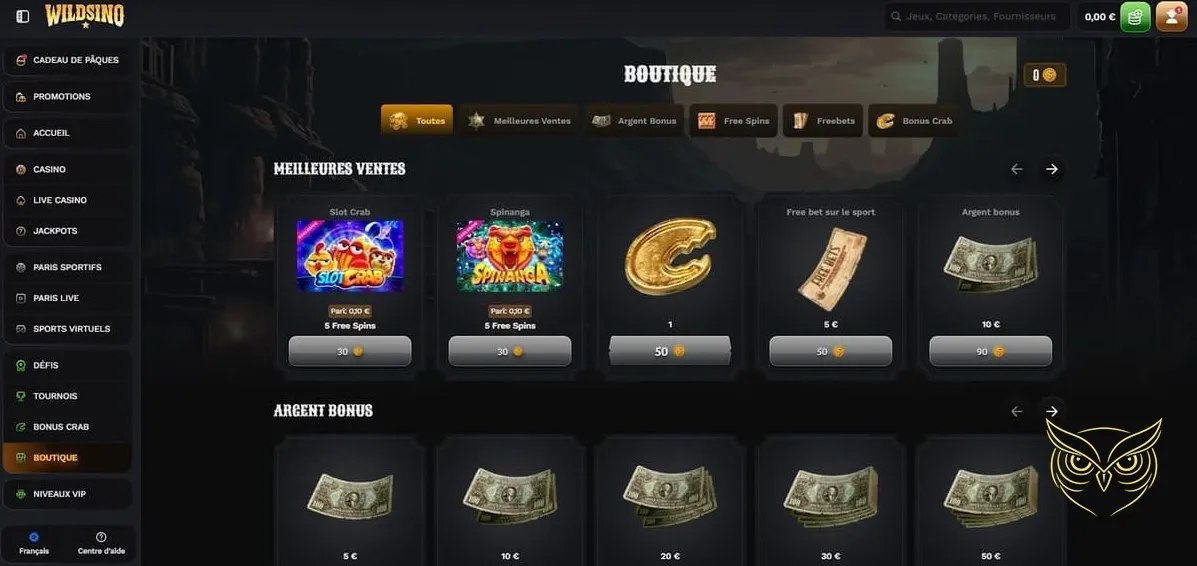
Task: Open the Freebets category tab
Action: click(x=823, y=121)
